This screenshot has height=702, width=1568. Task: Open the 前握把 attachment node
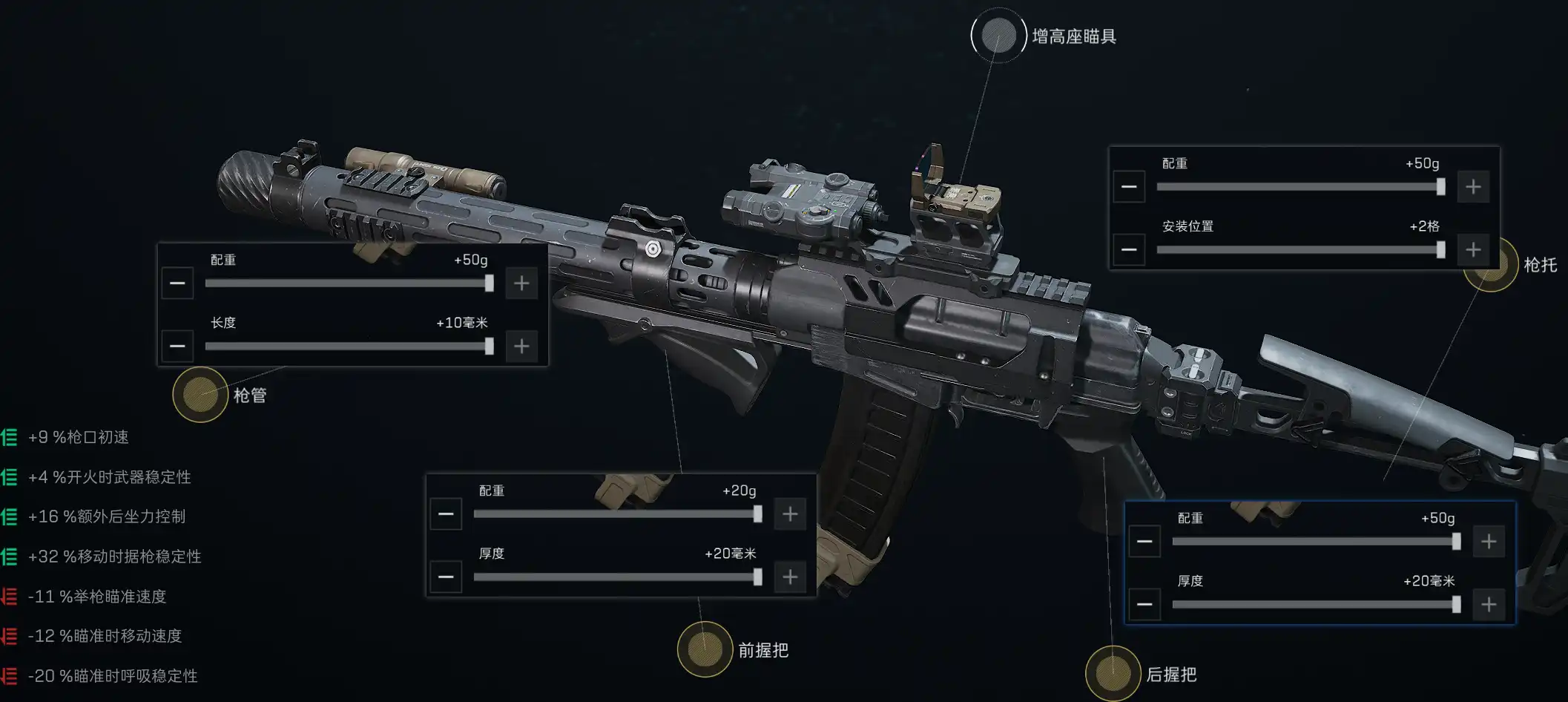(705, 649)
